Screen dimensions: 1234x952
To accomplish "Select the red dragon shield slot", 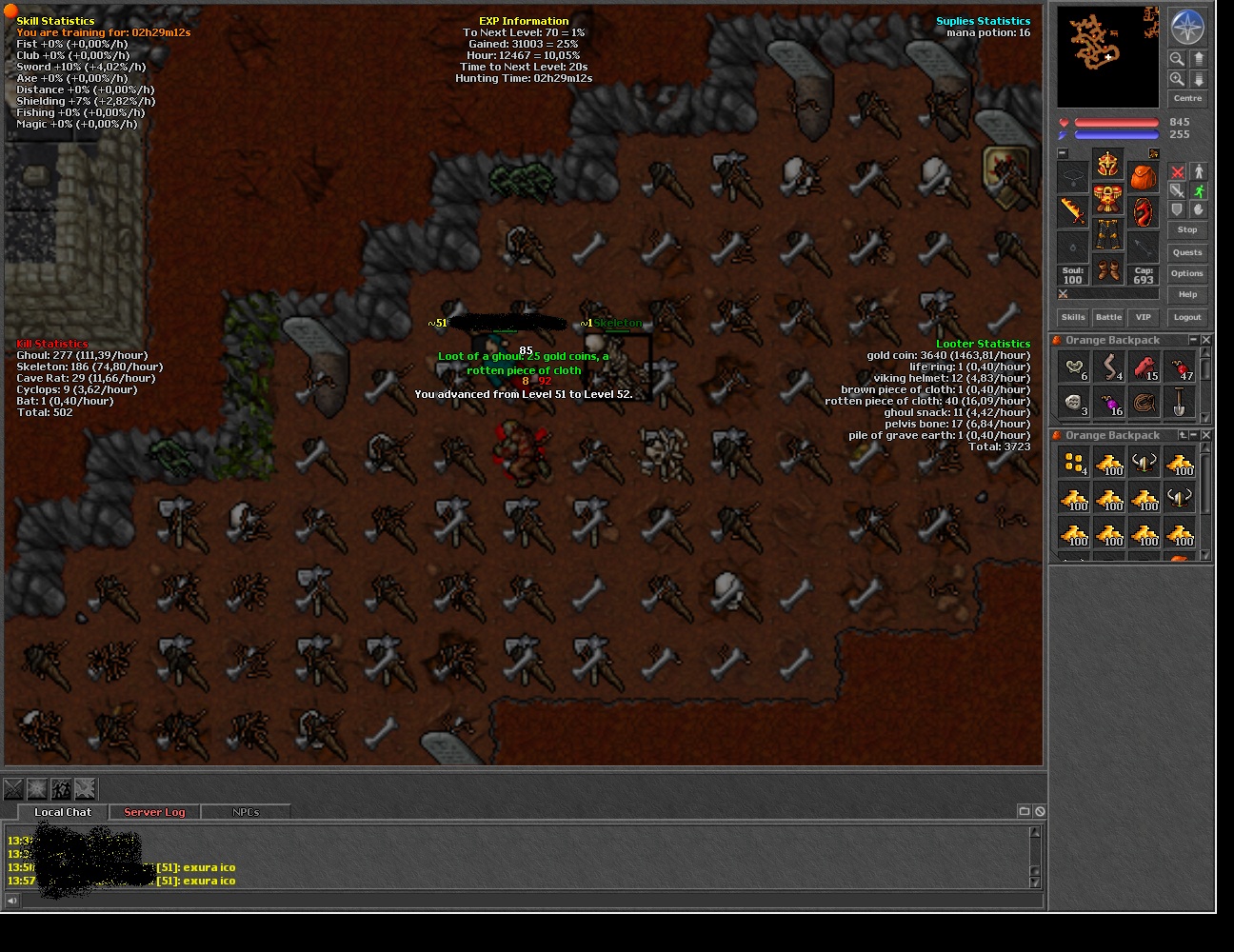I will [x=1143, y=211].
